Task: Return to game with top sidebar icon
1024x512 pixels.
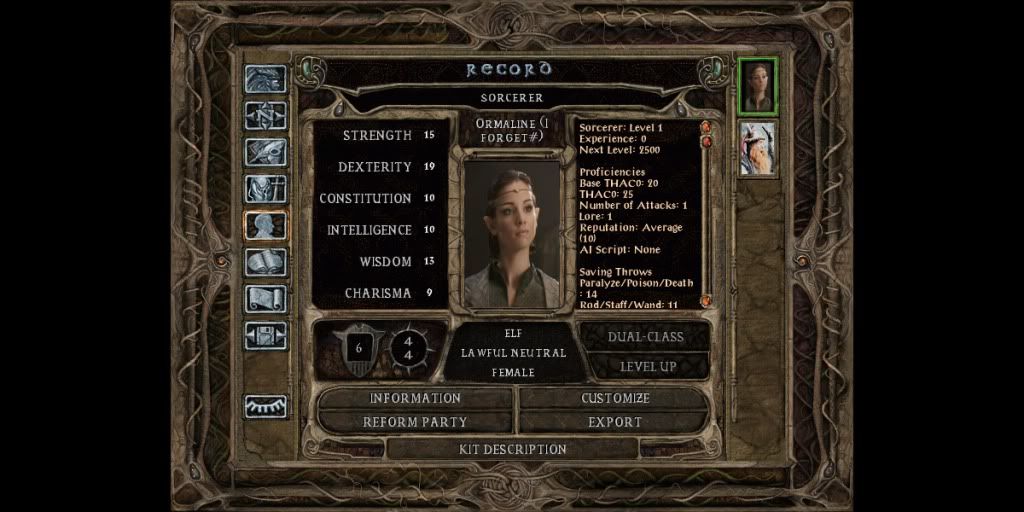Action: click(x=266, y=79)
